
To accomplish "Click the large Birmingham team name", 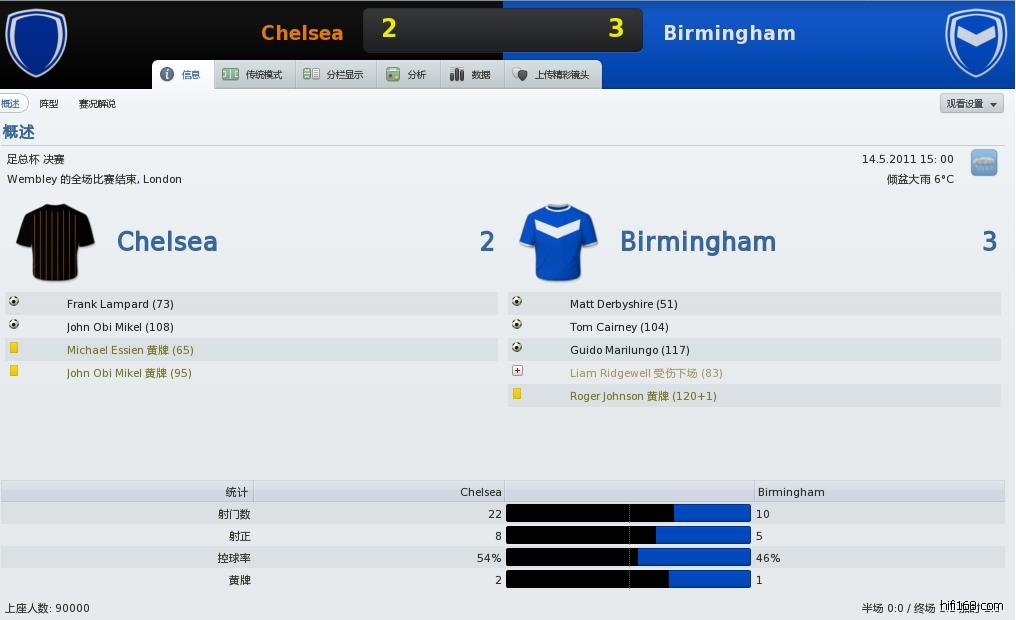I will click(697, 242).
